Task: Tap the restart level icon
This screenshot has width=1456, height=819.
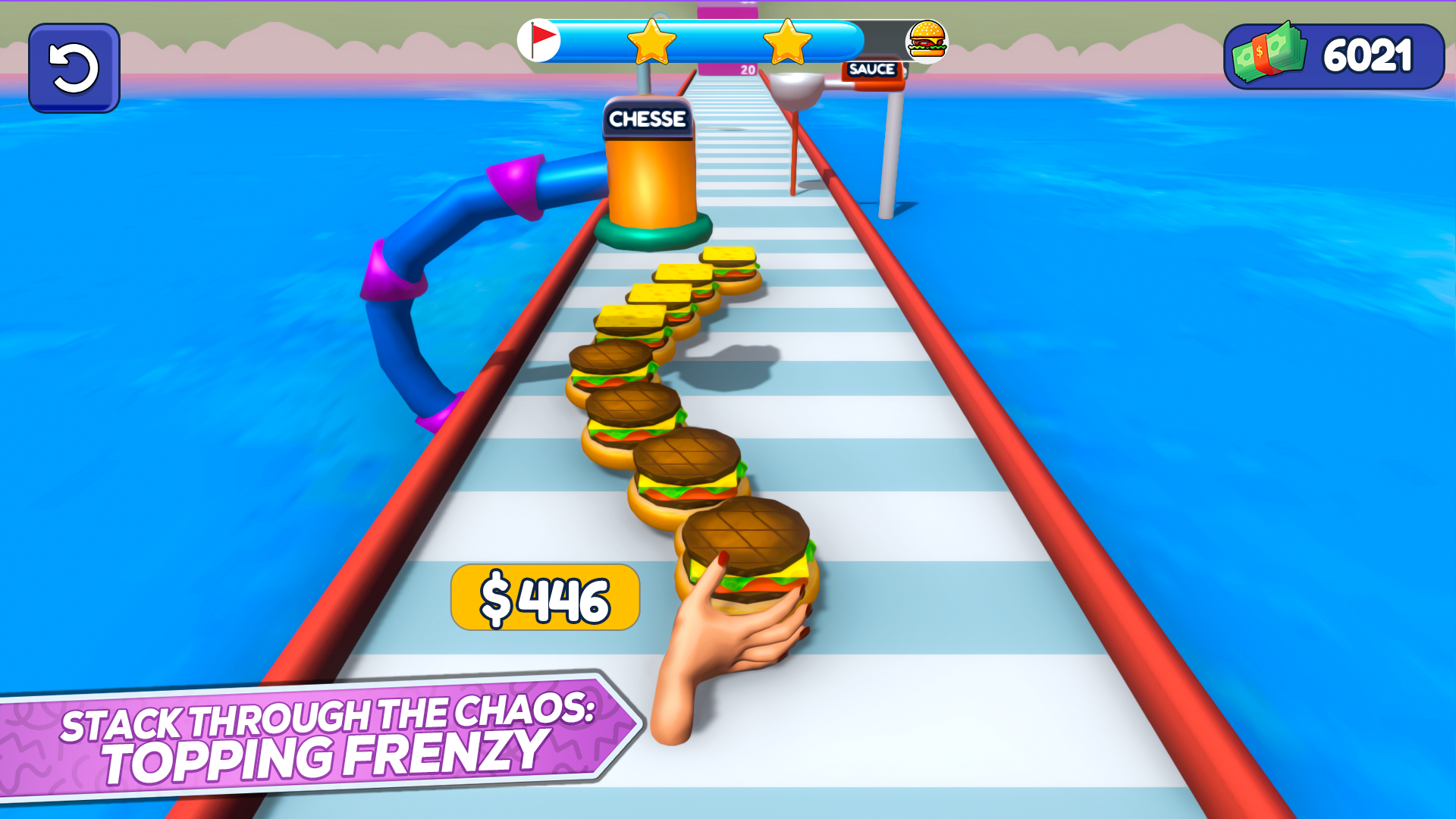Action: 73,67
